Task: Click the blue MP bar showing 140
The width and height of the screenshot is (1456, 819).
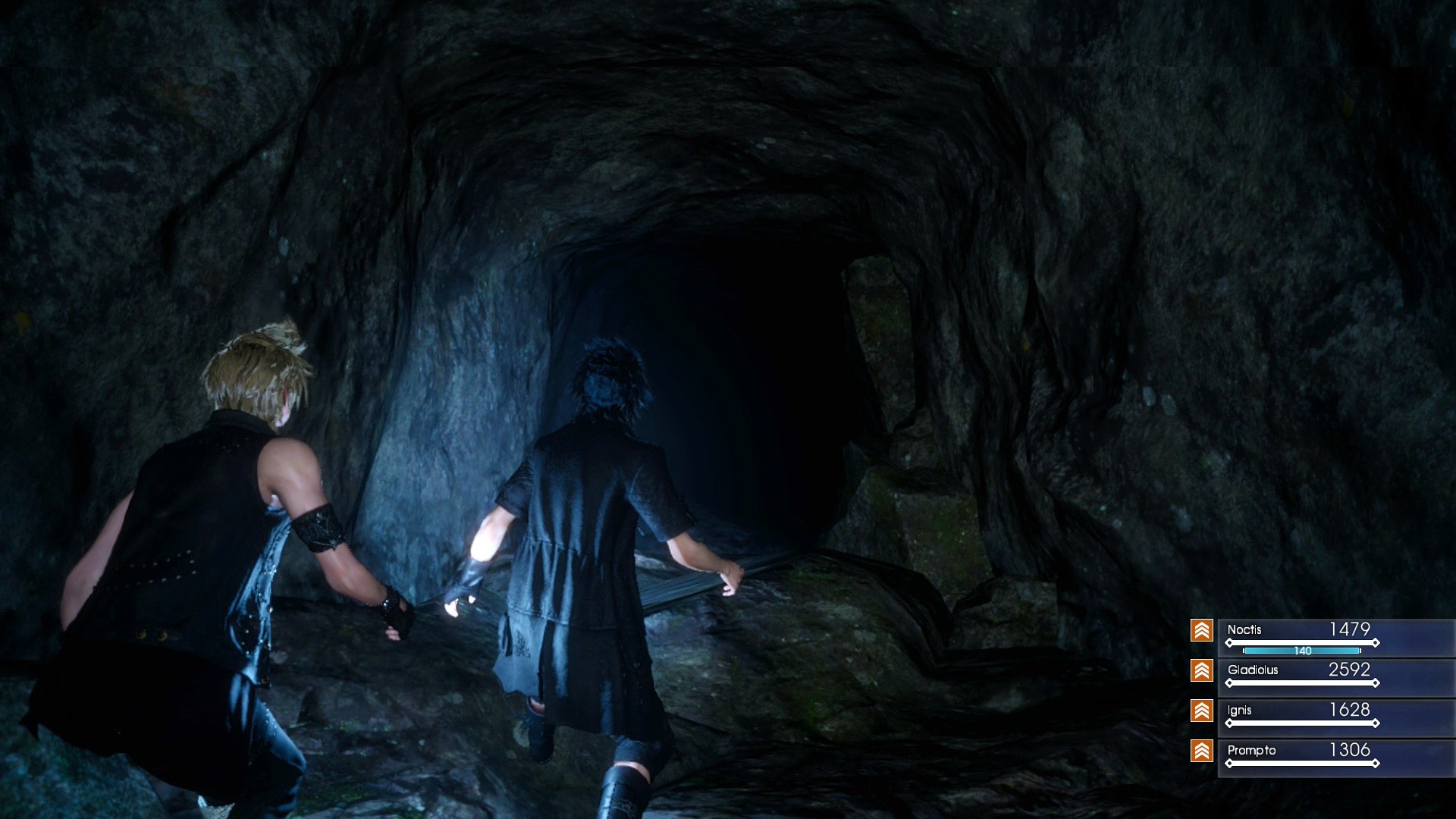Action: (x=1302, y=651)
